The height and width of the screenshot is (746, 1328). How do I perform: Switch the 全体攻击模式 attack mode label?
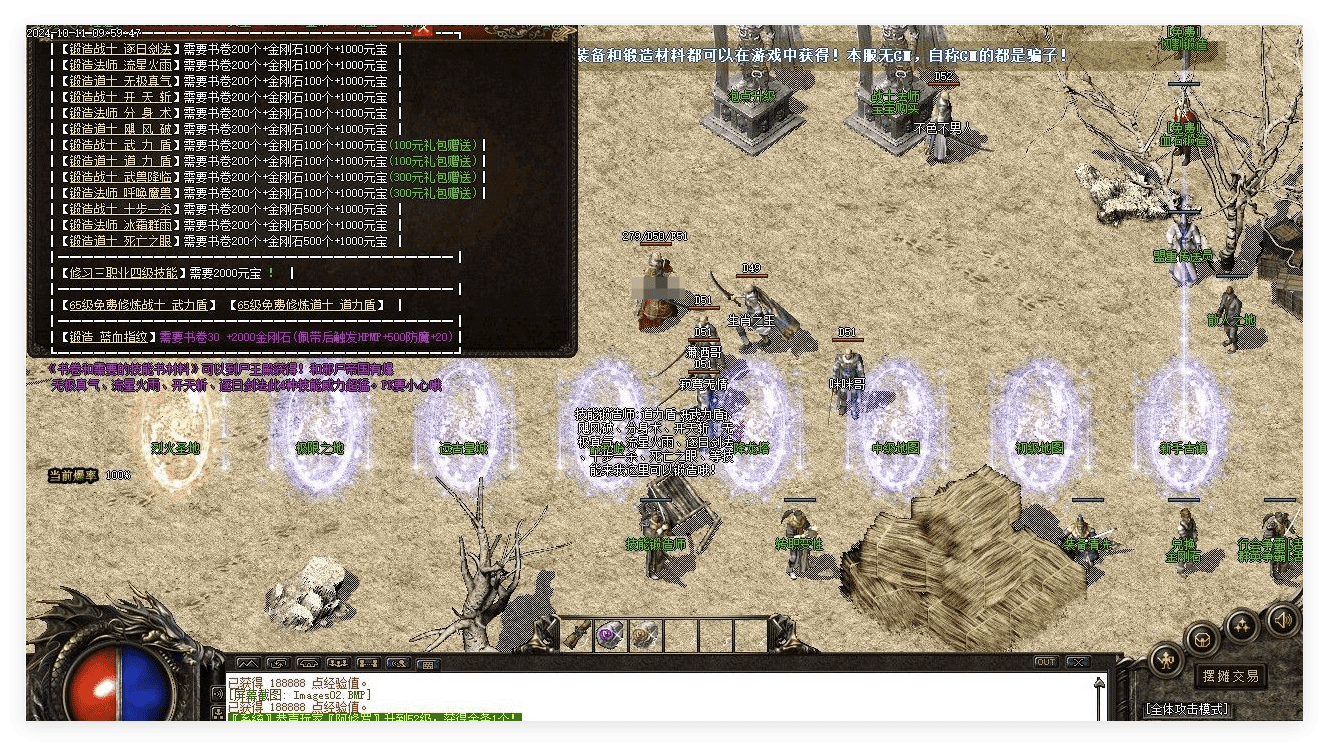pos(1186,709)
